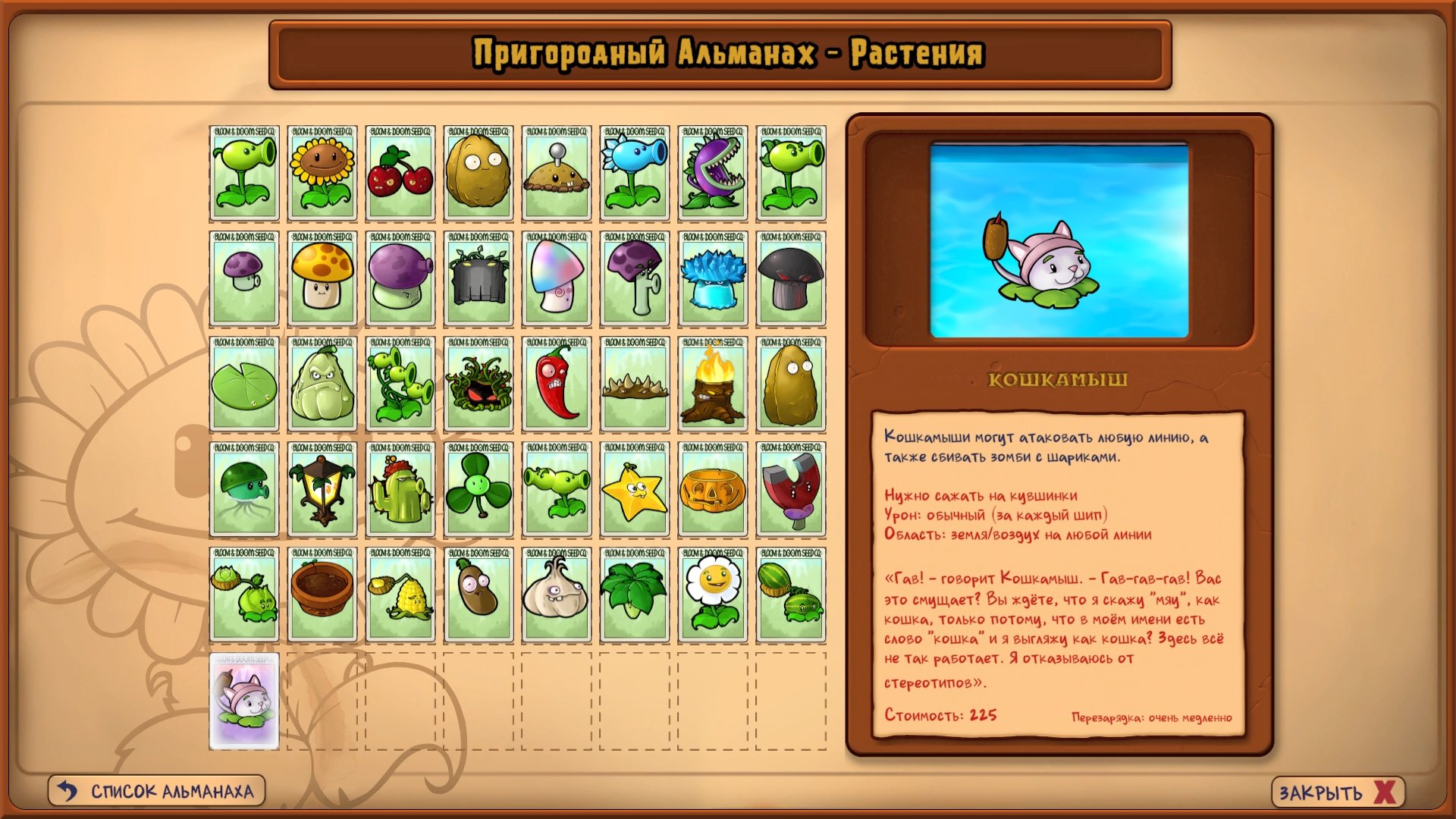Show the orange Sun-shroom entry
This screenshot has width=1456, height=819.
tap(322, 279)
